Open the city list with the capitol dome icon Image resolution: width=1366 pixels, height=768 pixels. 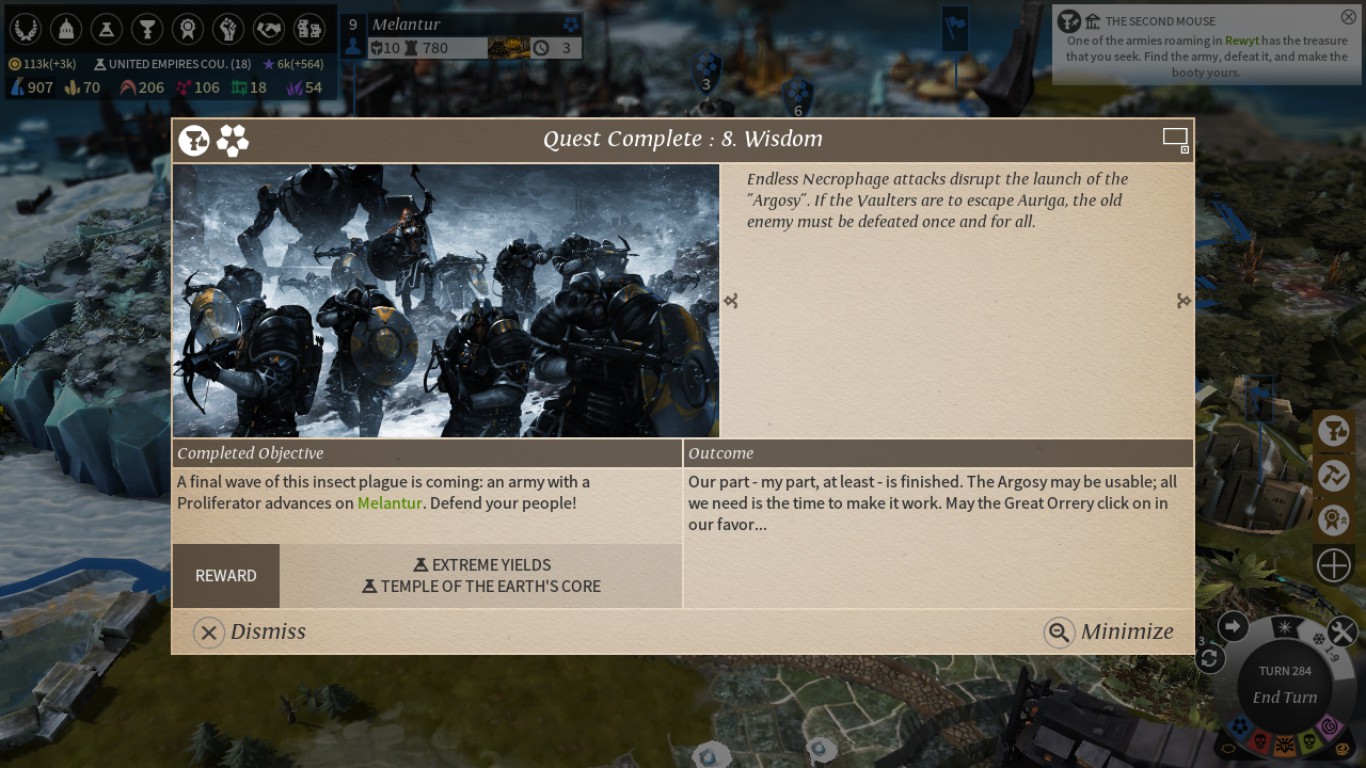click(64, 29)
